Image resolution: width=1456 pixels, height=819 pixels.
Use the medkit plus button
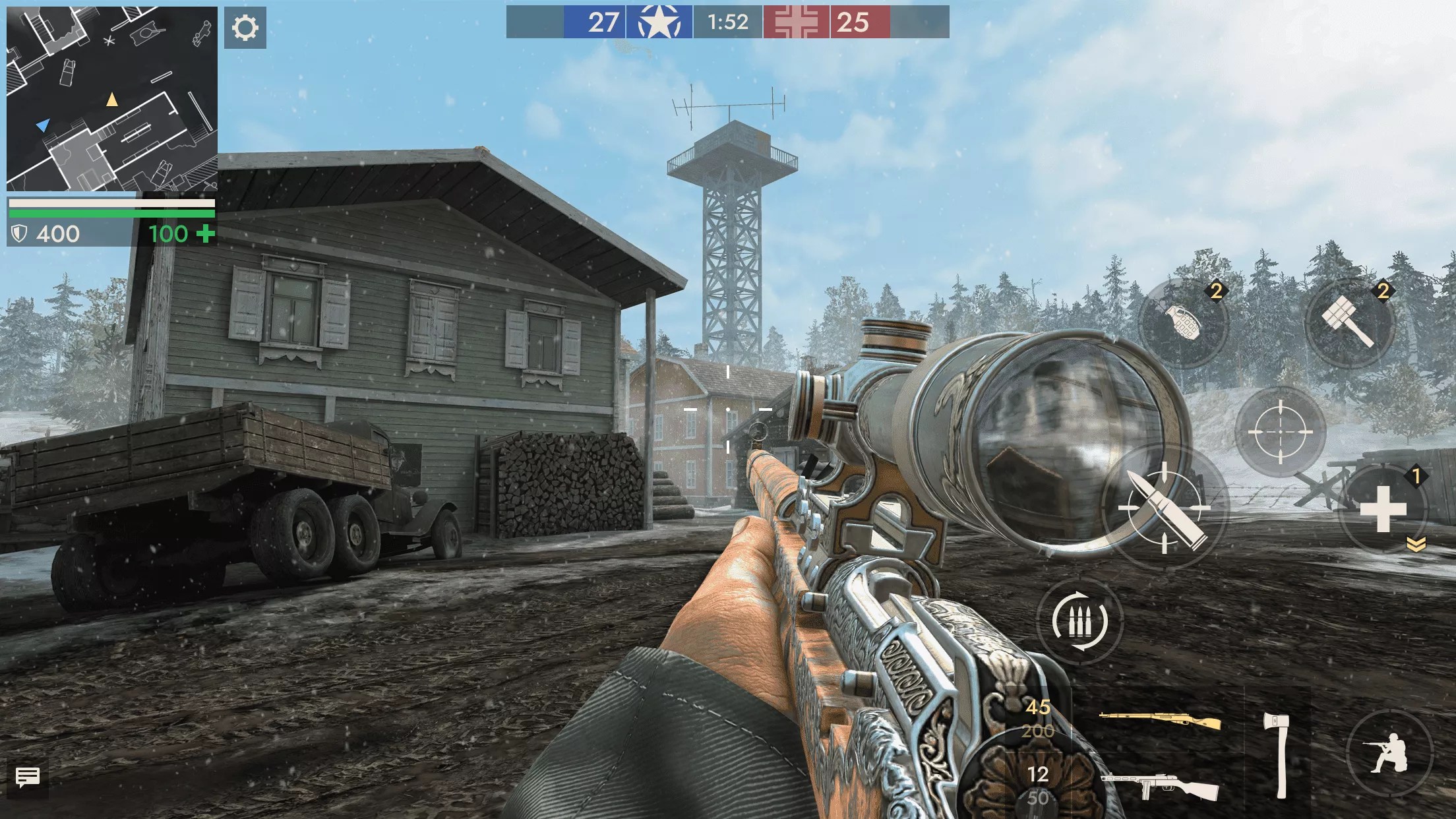[1383, 509]
